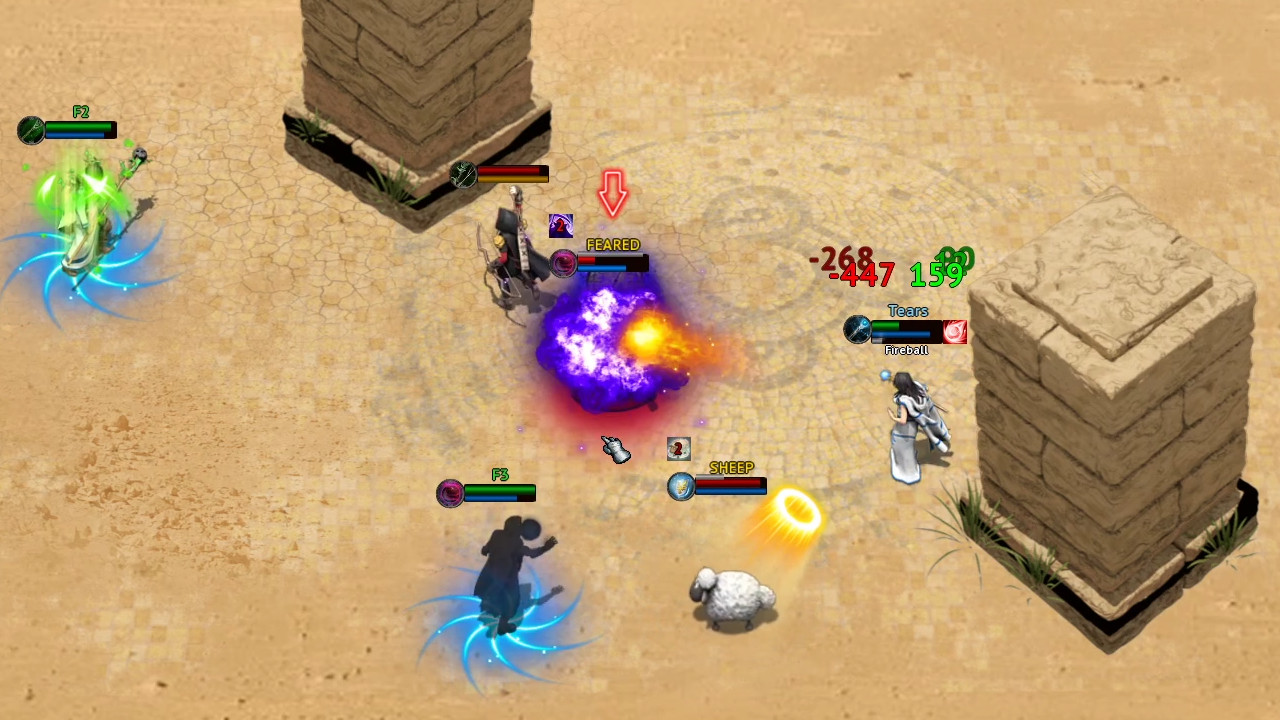Click the FEARED status label
Image resolution: width=1280 pixels, height=720 pixels.
pos(613,244)
